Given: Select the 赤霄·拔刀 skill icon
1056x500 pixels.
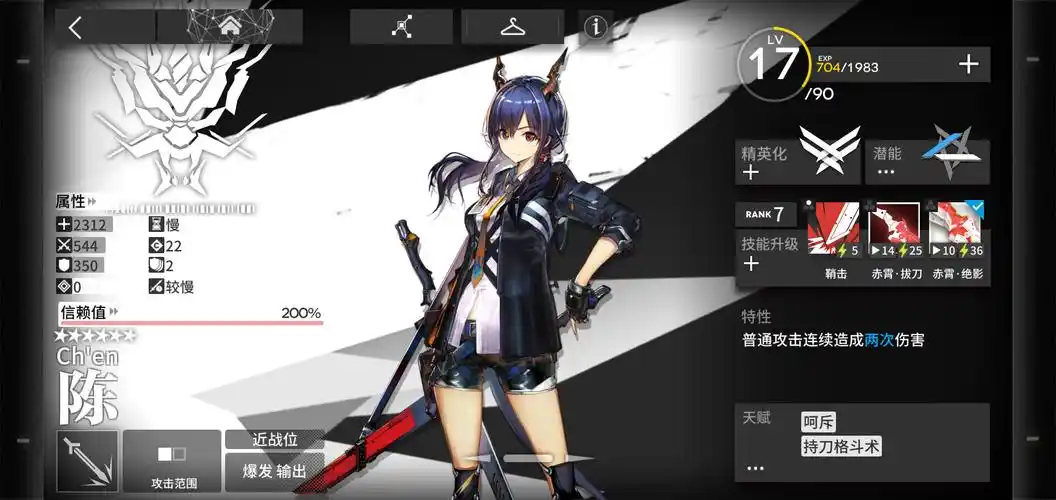Looking at the screenshot, I should click(x=894, y=229).
